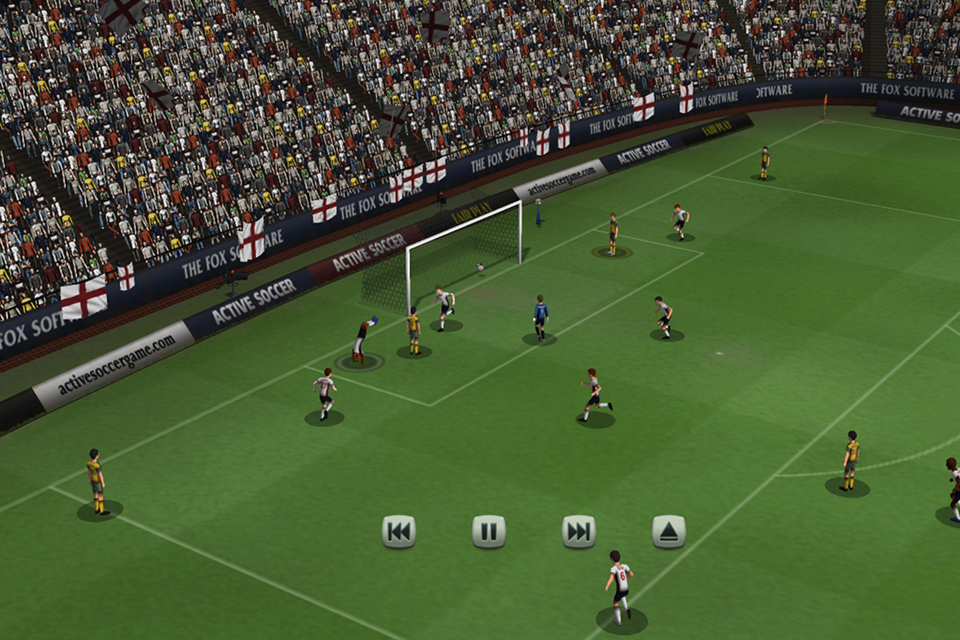This screenshot has width=960, height=640.
Task: Fast-forward the replay to the end
Action: click(x=579, y=531)
